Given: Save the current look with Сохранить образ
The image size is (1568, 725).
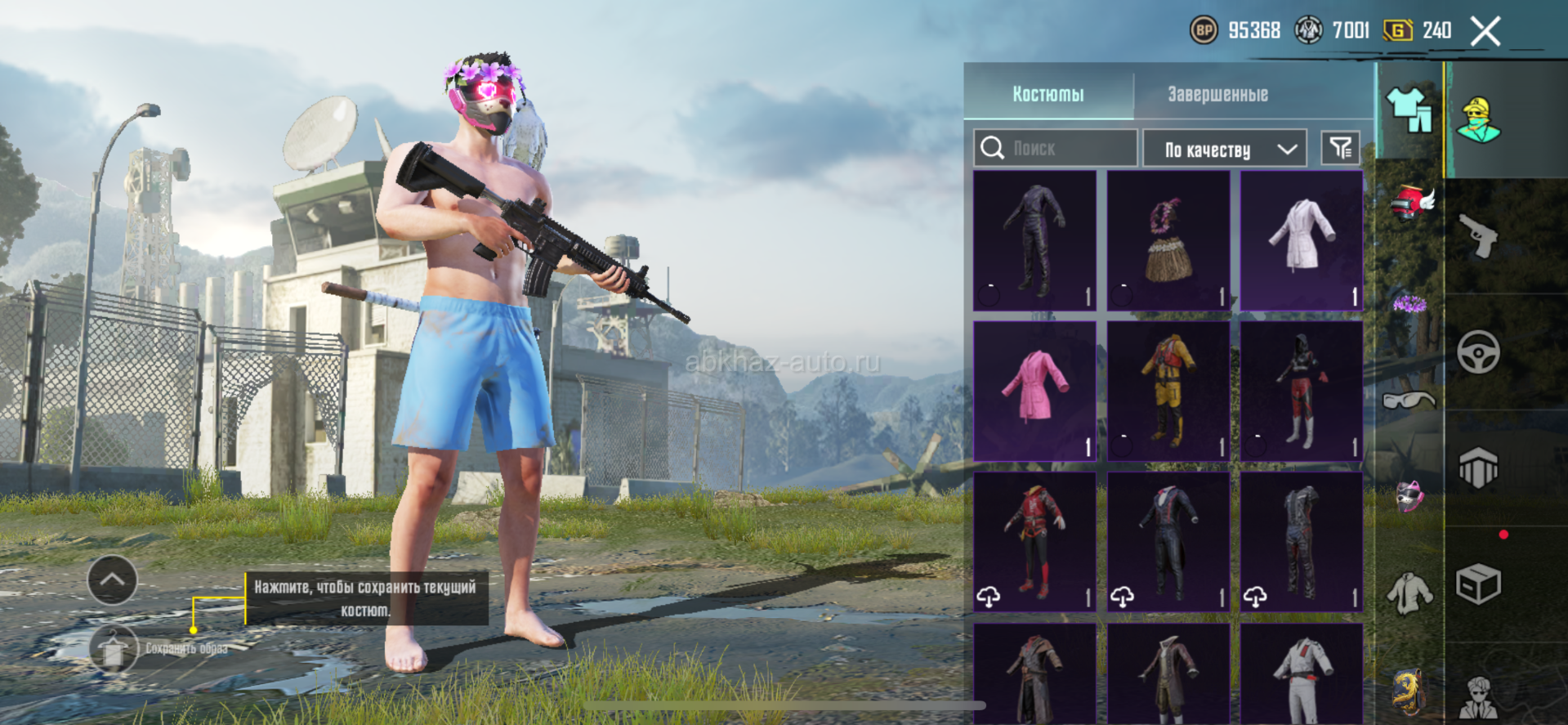Looking at the screenshot, I should pos(114,650).
